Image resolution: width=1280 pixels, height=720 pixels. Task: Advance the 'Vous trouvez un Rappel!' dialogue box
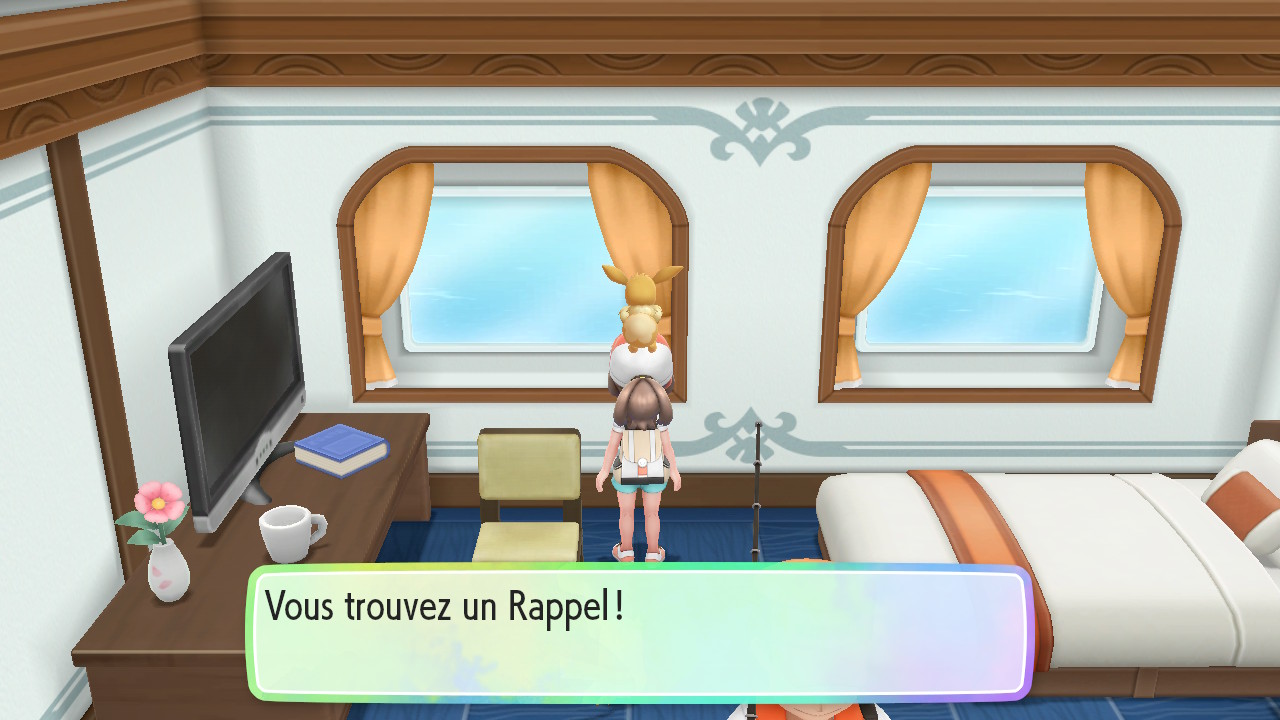(639, 632)
